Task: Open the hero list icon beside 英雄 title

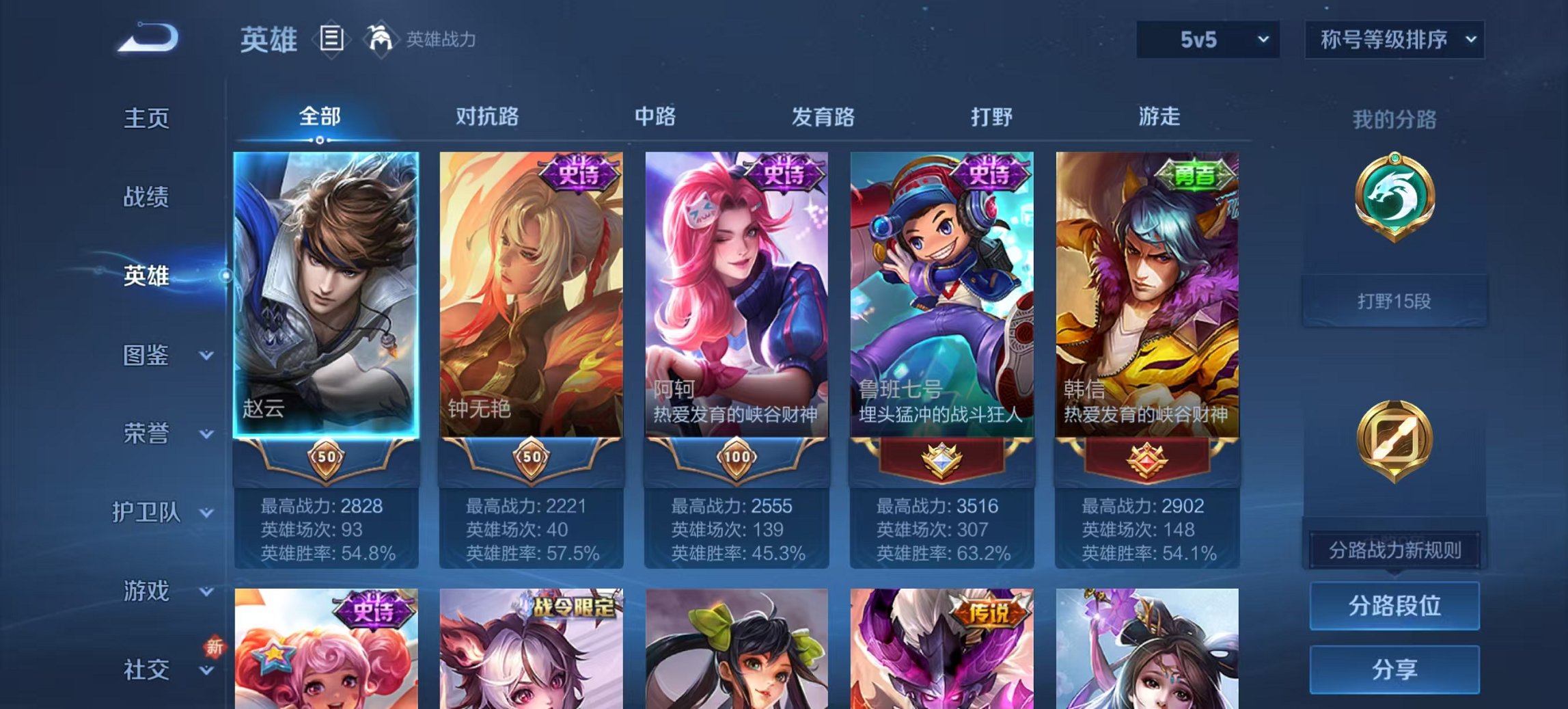Action: (331, 39)
